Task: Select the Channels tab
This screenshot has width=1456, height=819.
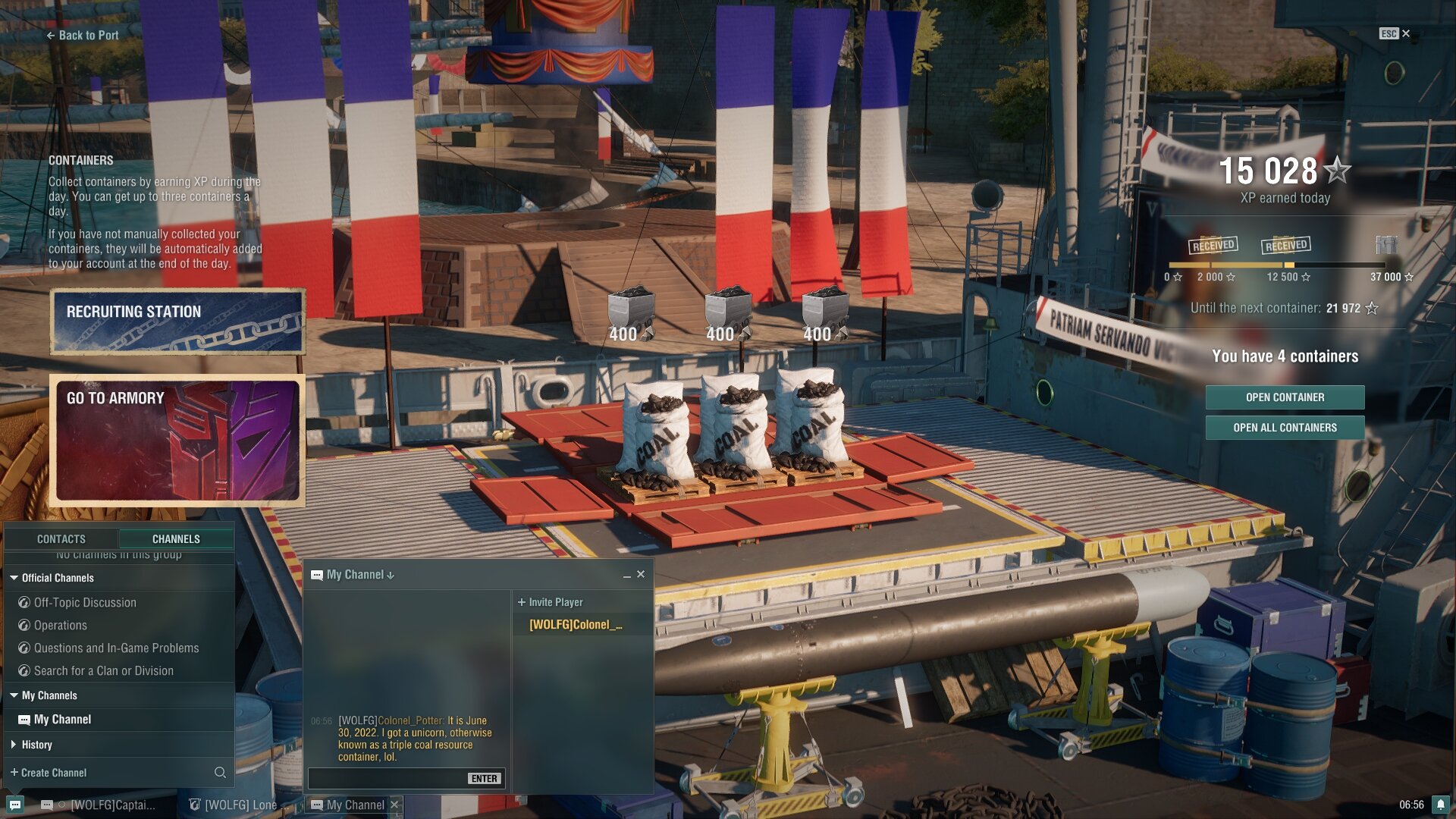Action: (176, 539)
